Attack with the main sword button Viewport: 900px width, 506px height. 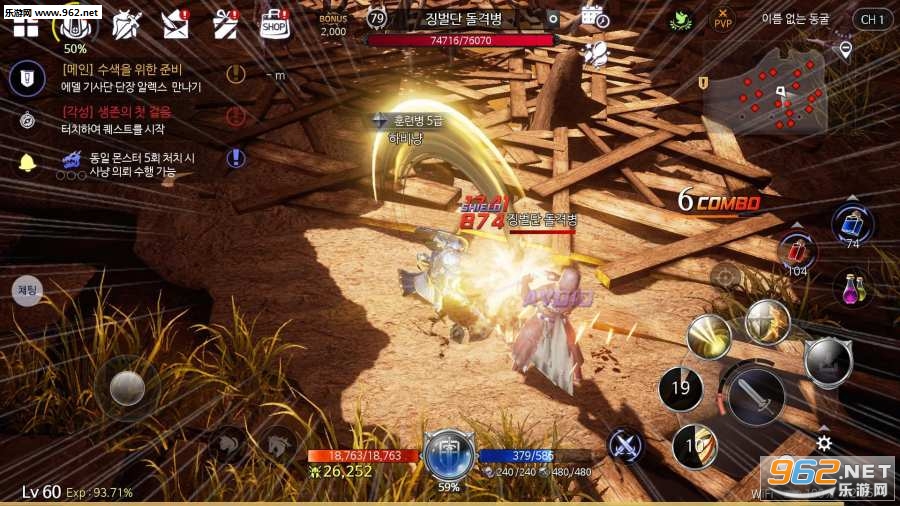click(756, 397)
